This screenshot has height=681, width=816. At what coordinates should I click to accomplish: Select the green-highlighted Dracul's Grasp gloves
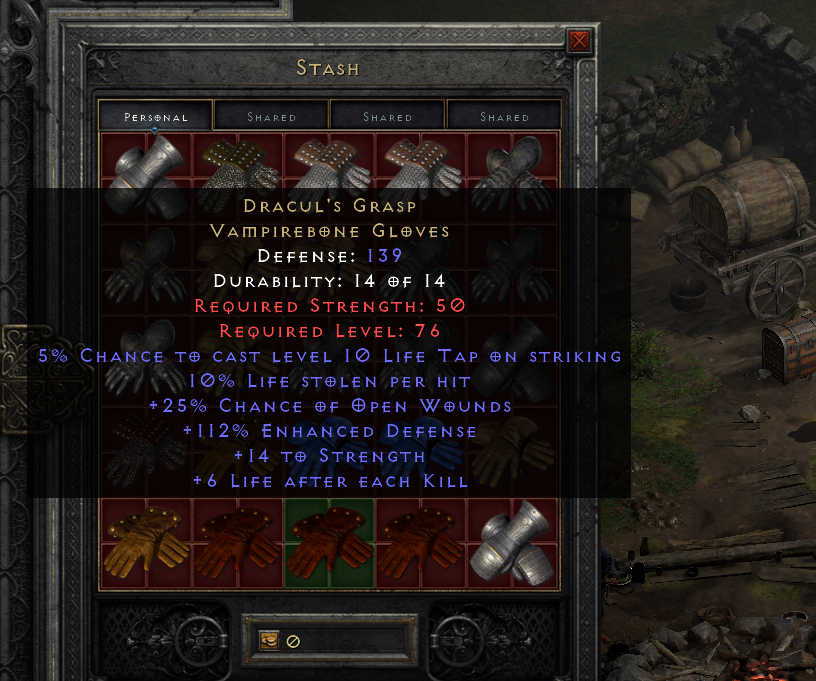(x=330, y=542)
